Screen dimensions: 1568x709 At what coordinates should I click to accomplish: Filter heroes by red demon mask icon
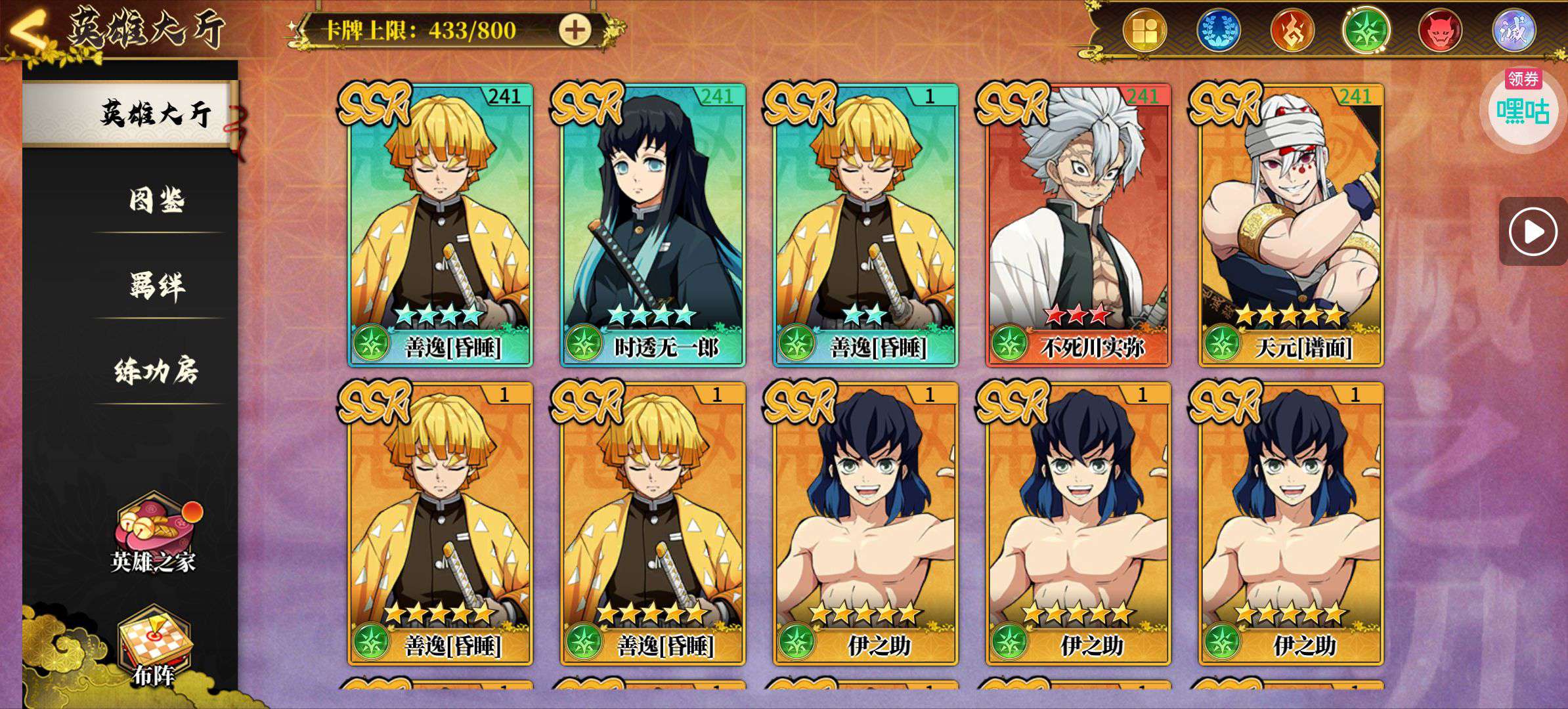pyautogui.click(x=1440, y=30)
